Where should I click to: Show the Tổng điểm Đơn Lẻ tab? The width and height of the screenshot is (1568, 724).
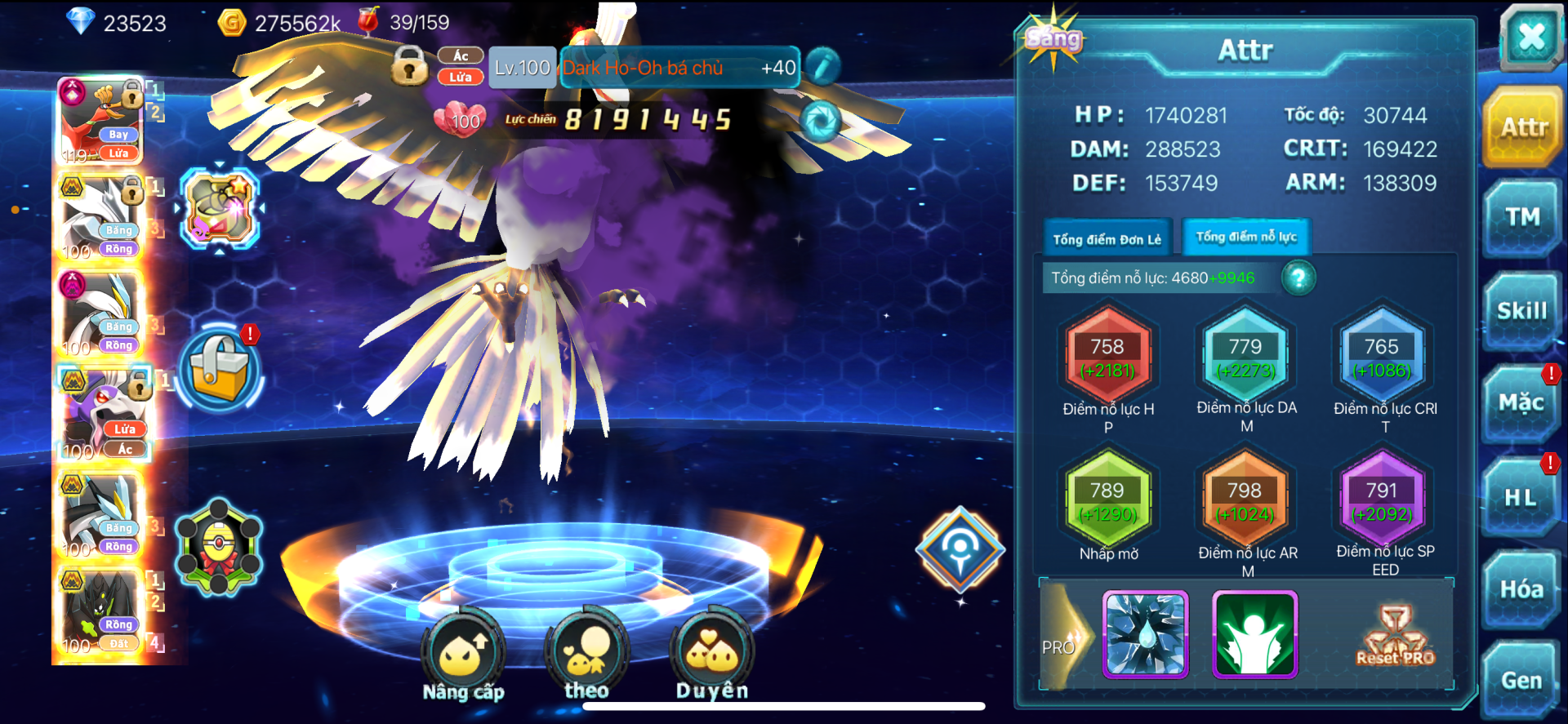coord(1107,239)
